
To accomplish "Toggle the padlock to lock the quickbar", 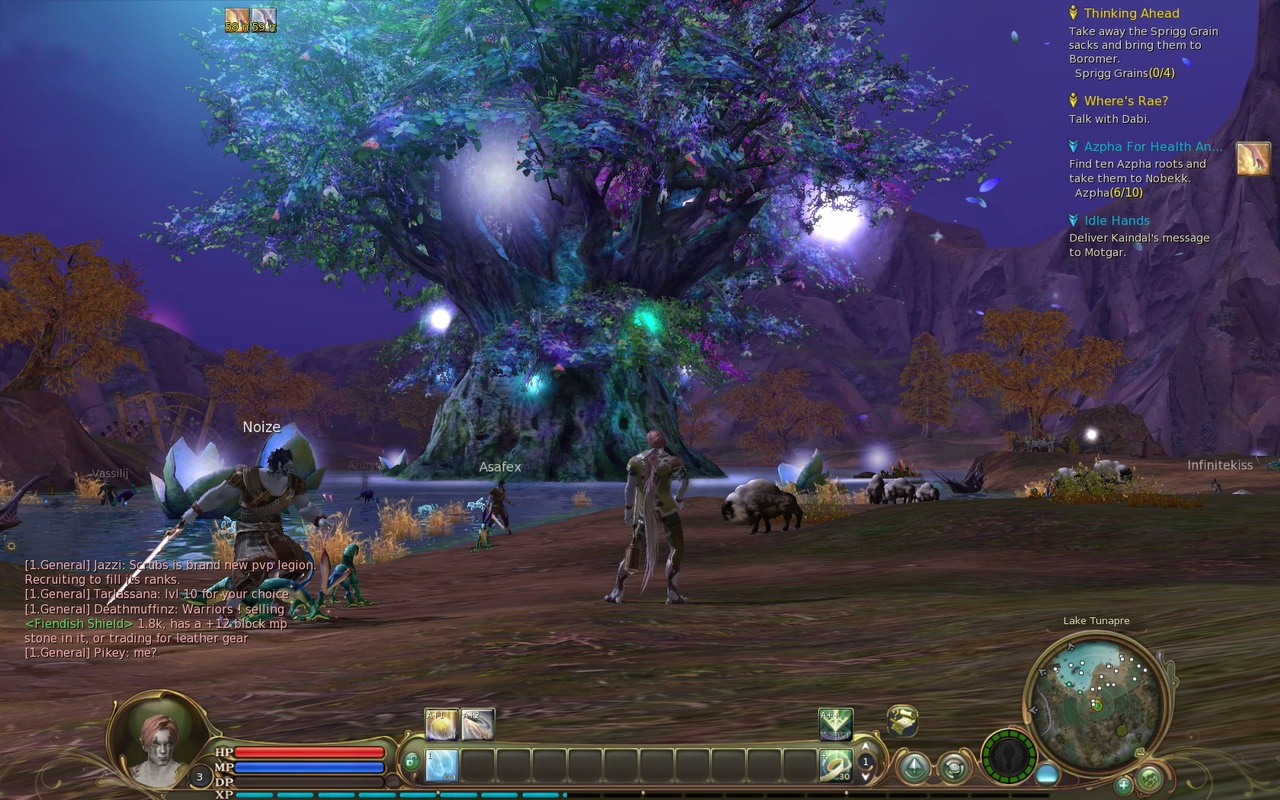I will click(412, 761).
